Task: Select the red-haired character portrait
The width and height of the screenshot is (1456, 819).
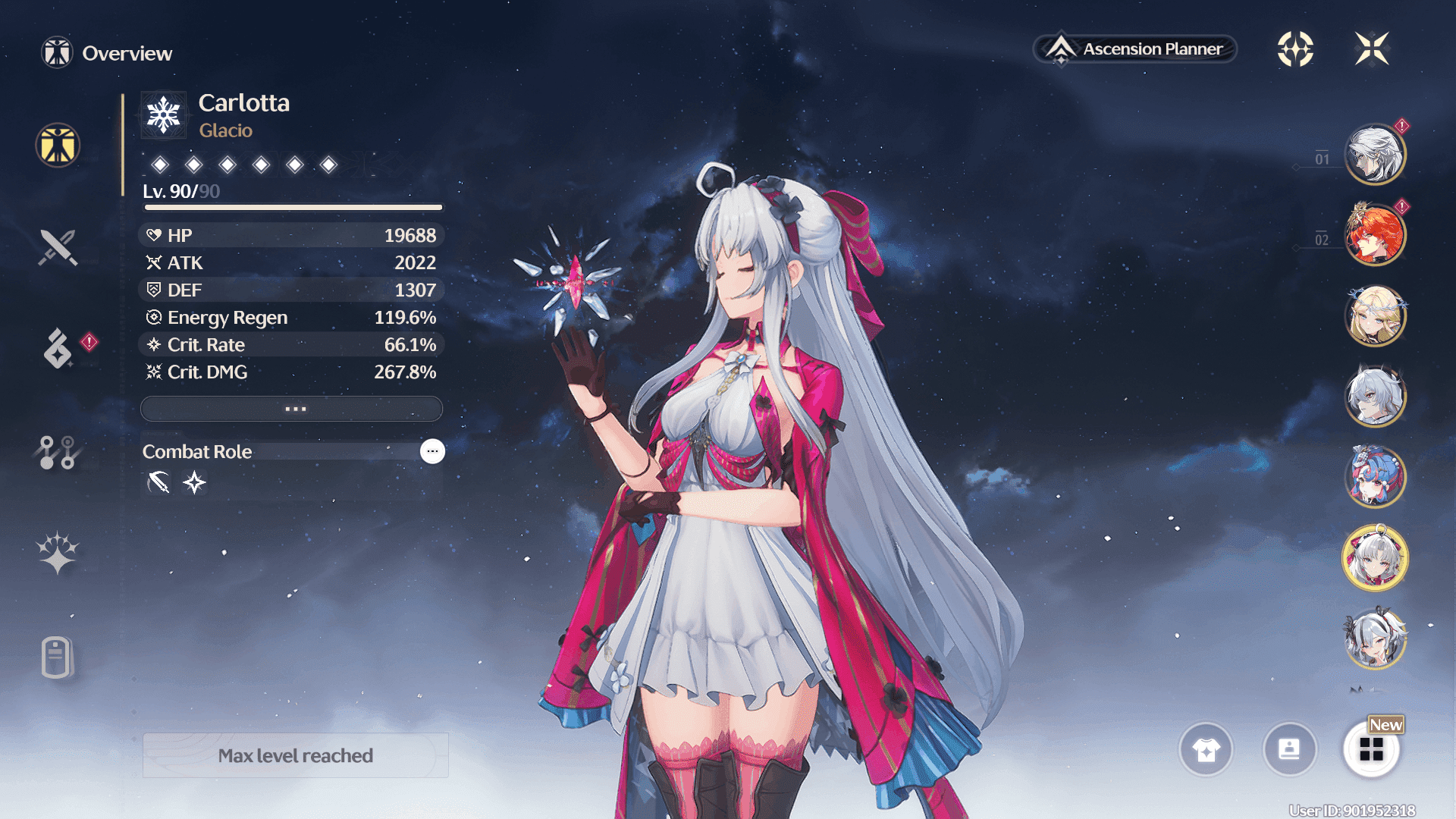Action: pyautogui.click(x=1374, y=235)
